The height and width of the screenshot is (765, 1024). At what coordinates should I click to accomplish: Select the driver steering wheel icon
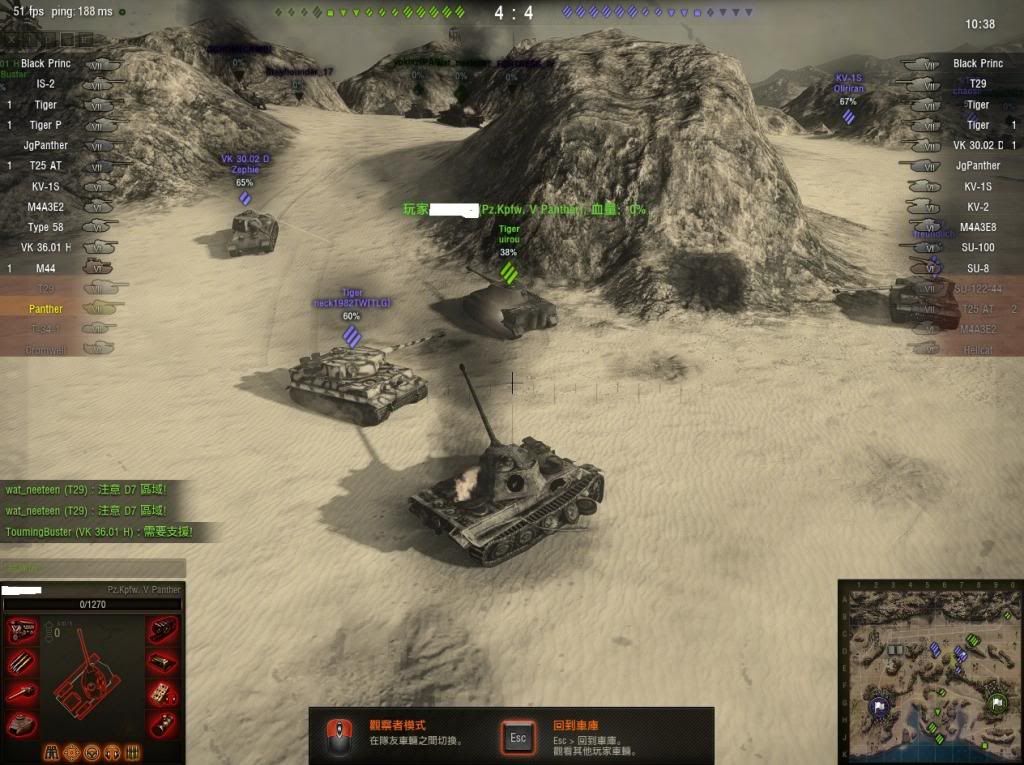point(92,752)
